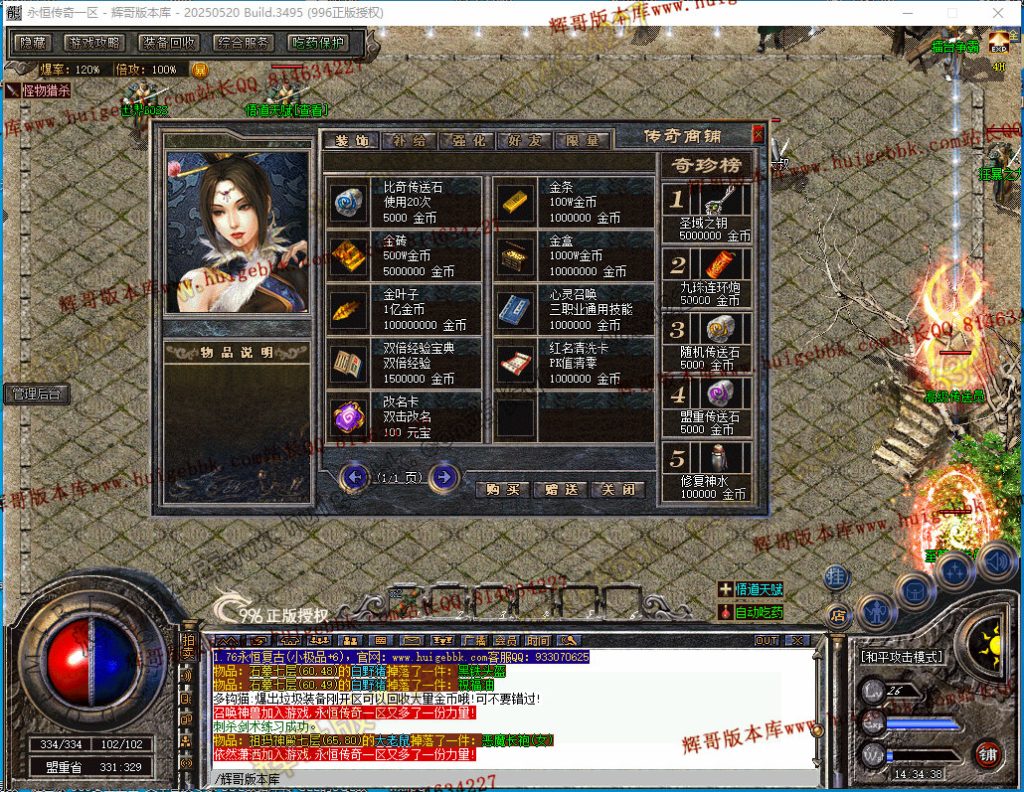
Task: Select the 改名卡 rename card item
Action: point(350,417)
